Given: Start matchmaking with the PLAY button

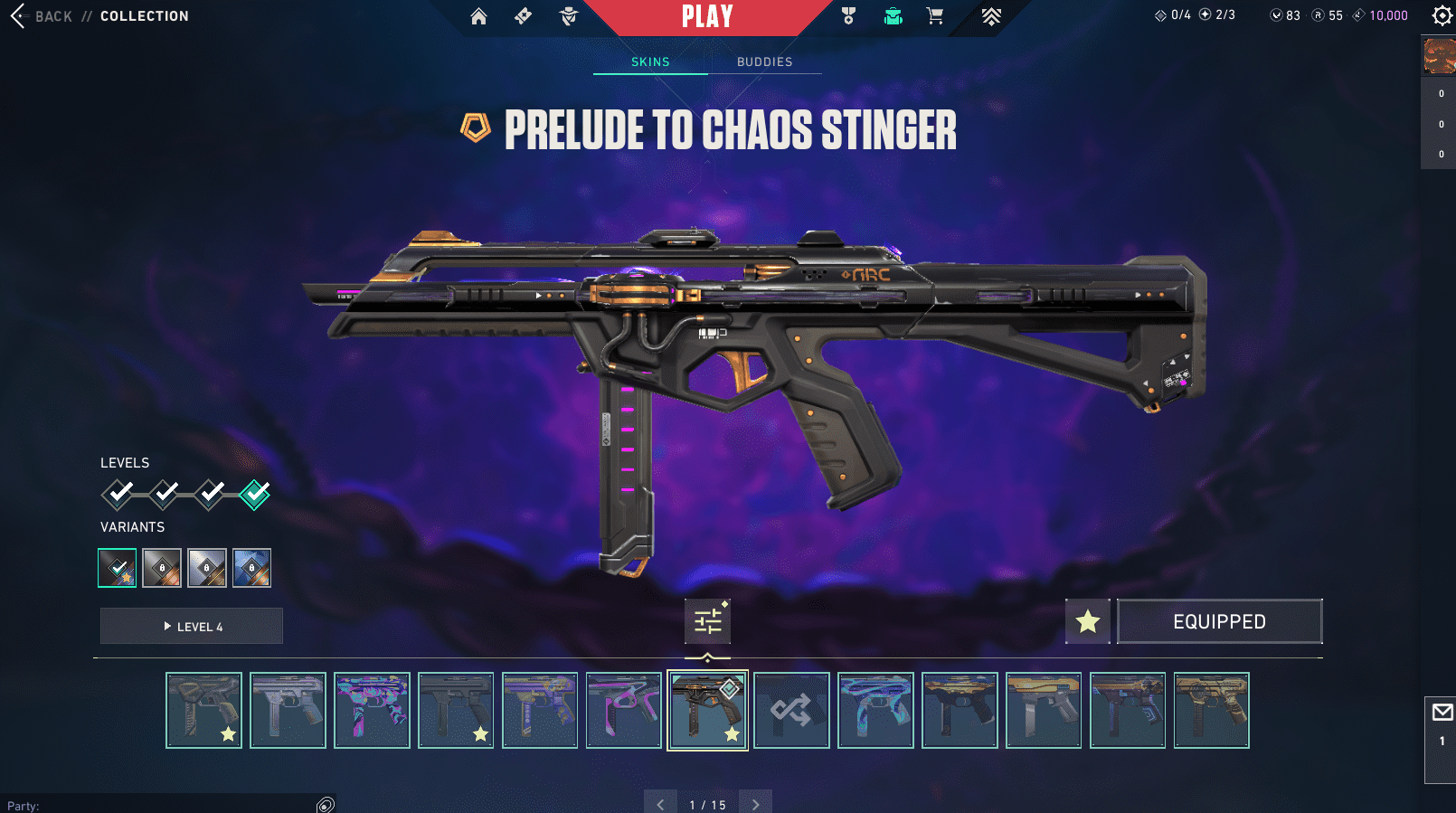Looking at the screenshot, I should coord(707,16).
